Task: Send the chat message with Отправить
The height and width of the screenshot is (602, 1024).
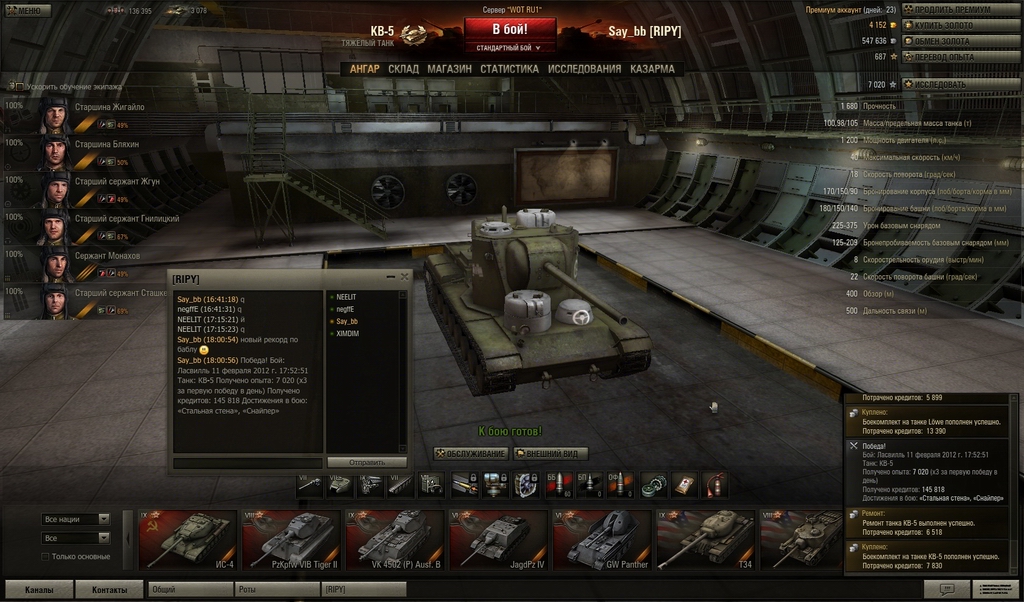Action: (366, 463)
